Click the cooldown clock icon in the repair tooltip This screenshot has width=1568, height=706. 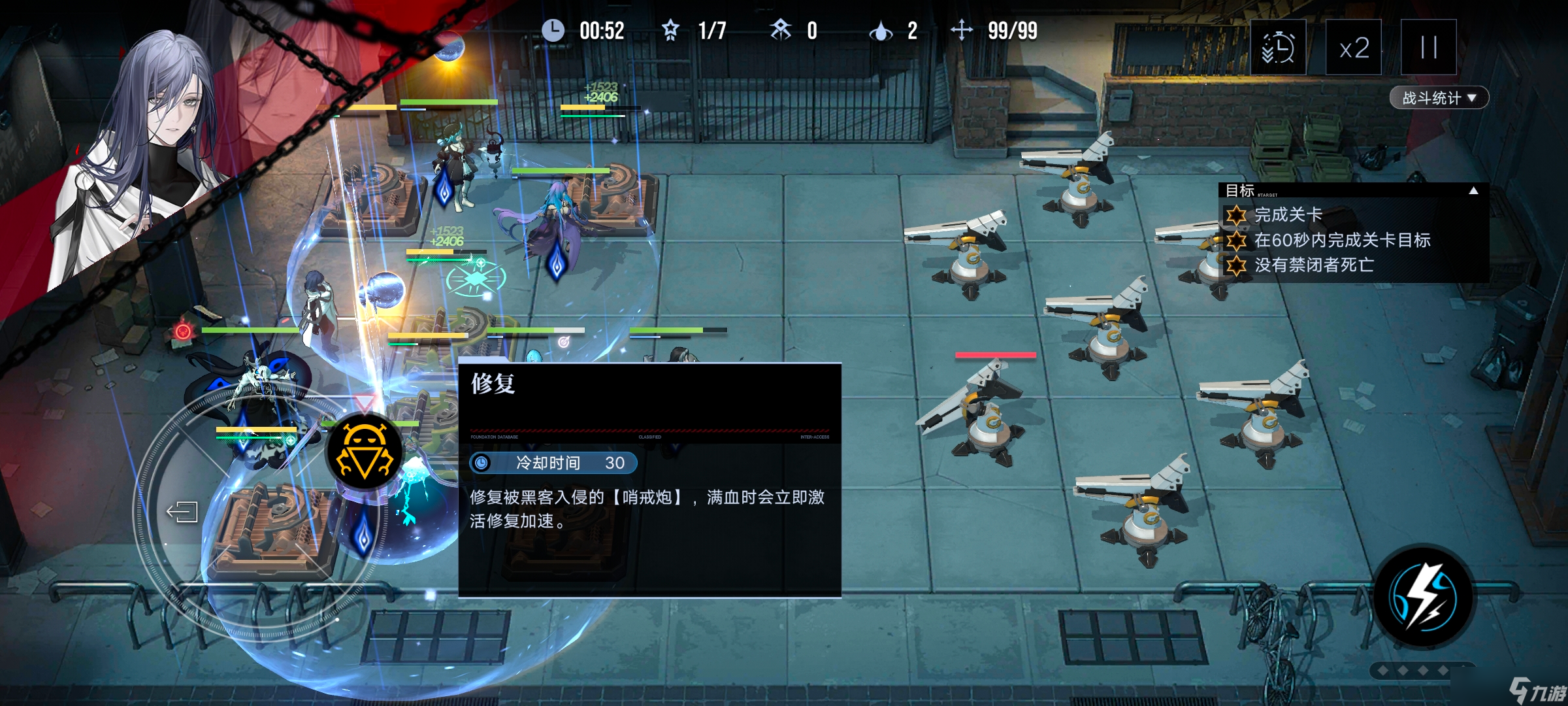coord(482,463)
